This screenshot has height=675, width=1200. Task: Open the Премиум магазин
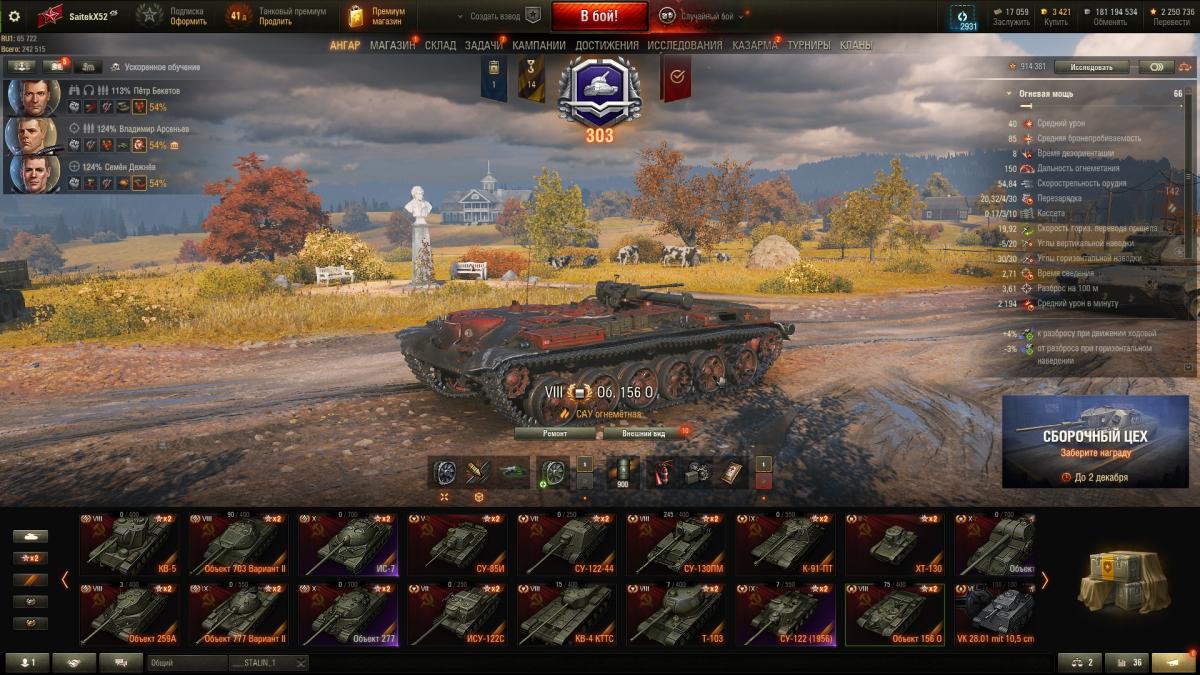pos(376,16)
